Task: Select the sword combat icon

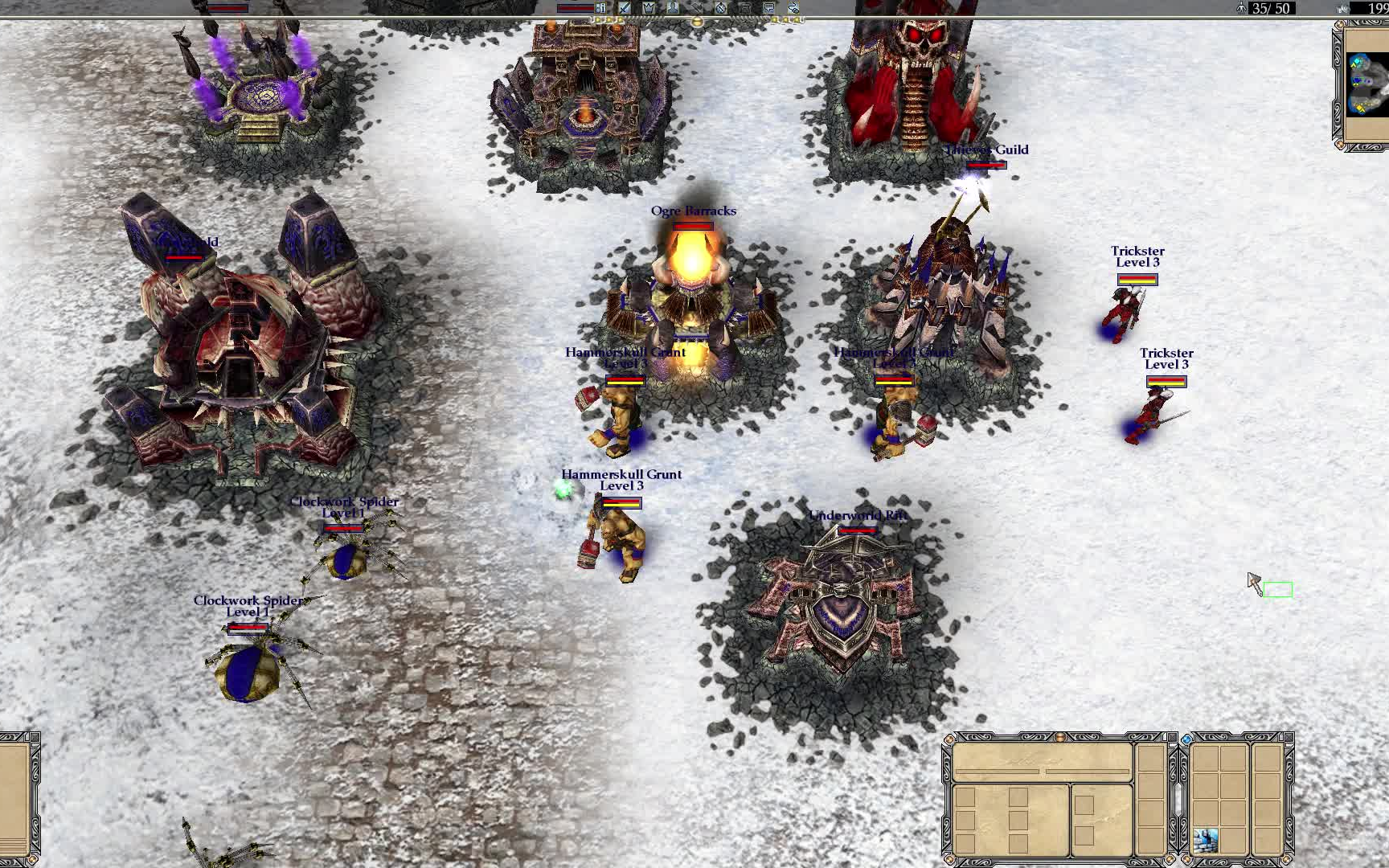Action: 625,8
